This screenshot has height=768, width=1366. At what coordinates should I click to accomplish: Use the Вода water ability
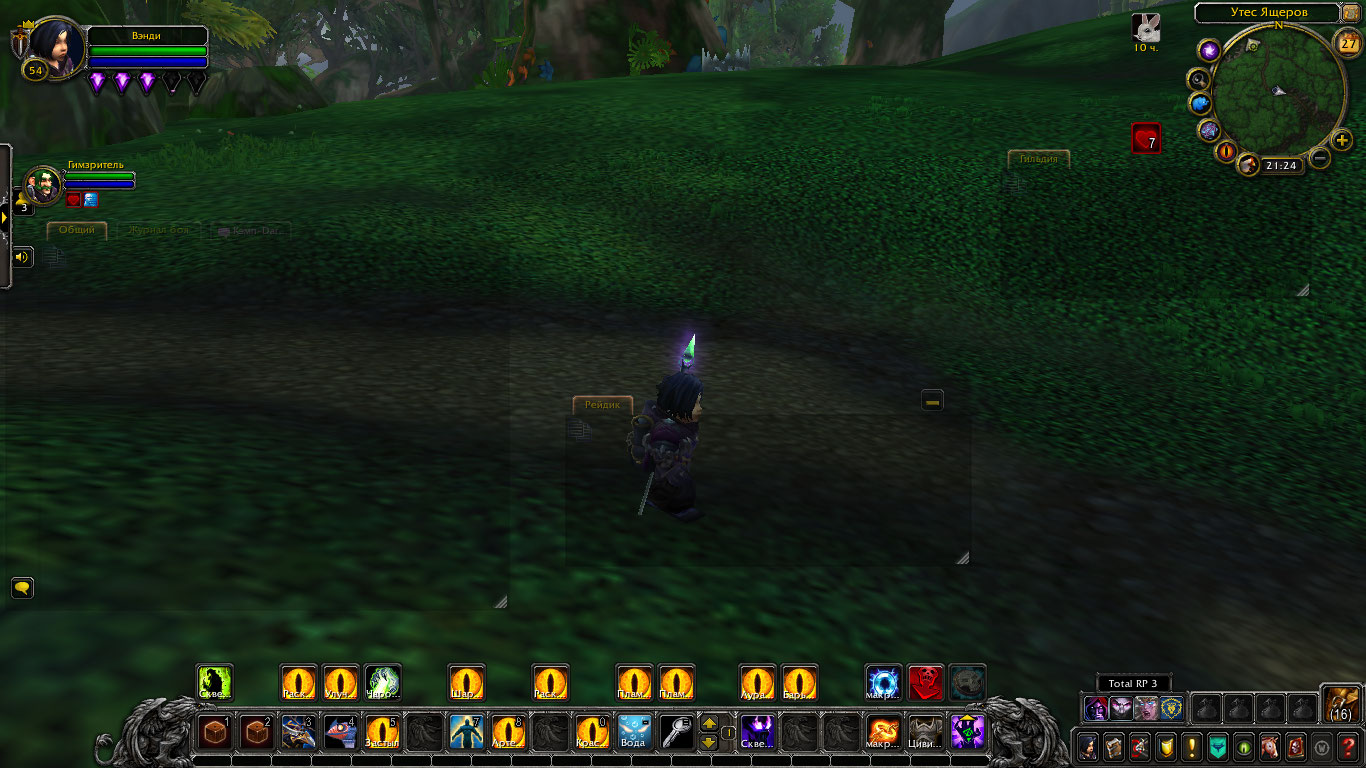(x=634, y=732)
